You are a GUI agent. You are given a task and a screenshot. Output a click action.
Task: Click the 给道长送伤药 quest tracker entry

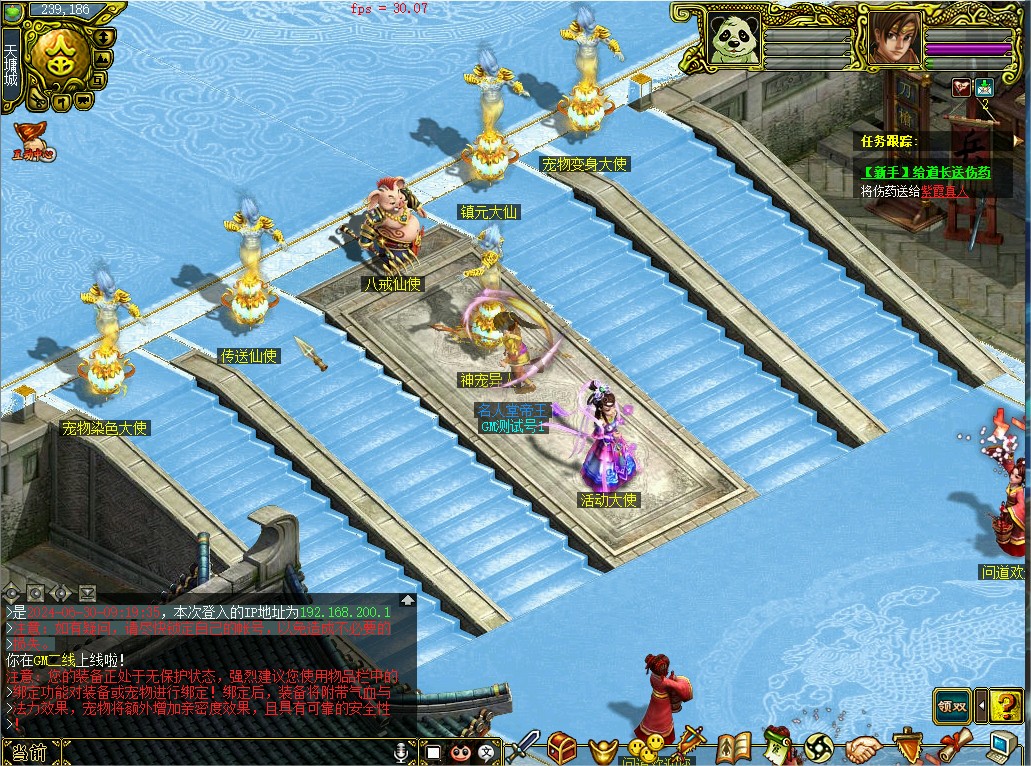pos(926,172)
